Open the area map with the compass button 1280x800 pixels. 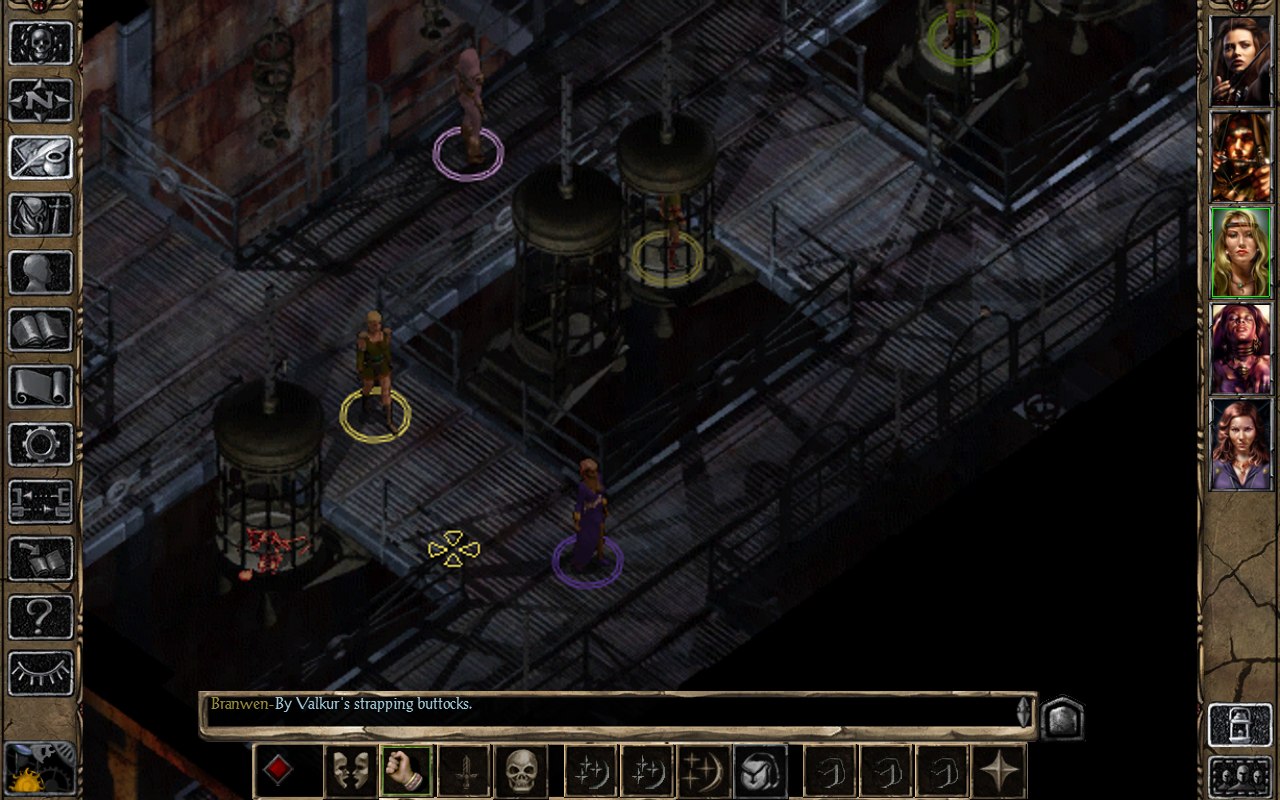click(x=41, y=100)
